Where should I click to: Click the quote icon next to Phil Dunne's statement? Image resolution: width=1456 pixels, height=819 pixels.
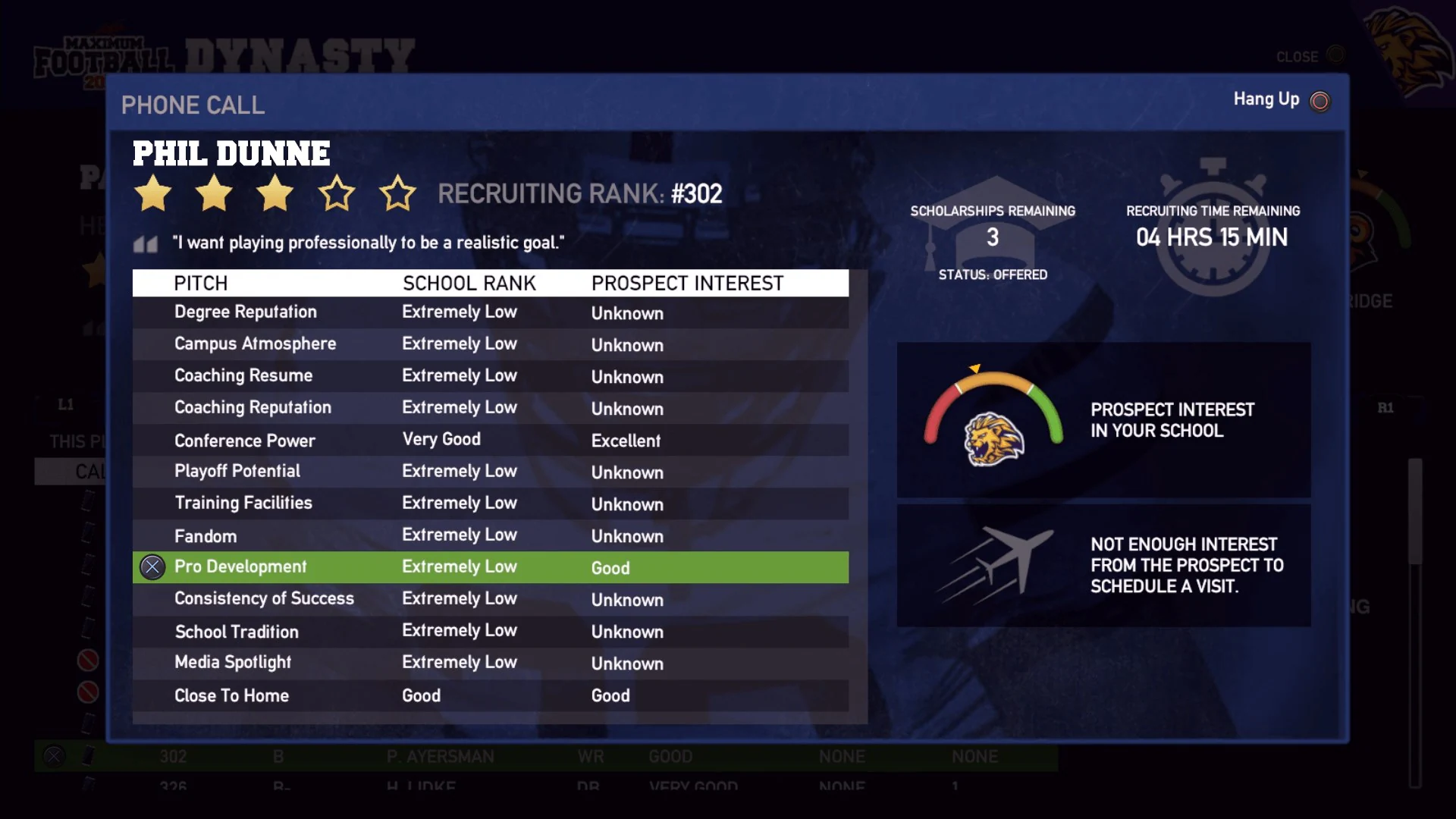click(x=146, y=243)
